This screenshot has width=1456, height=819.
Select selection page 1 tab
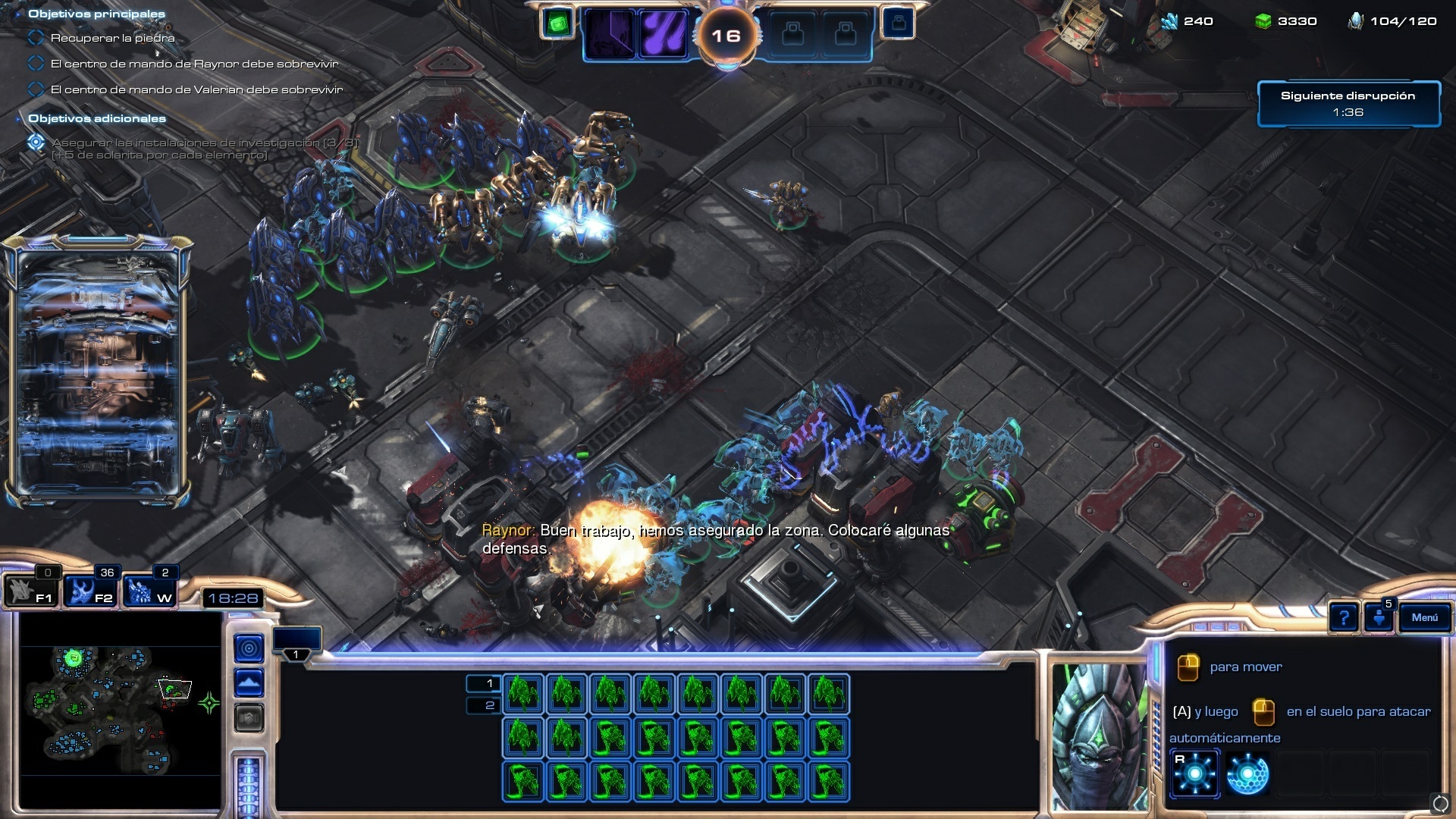[x=484, y=683]
